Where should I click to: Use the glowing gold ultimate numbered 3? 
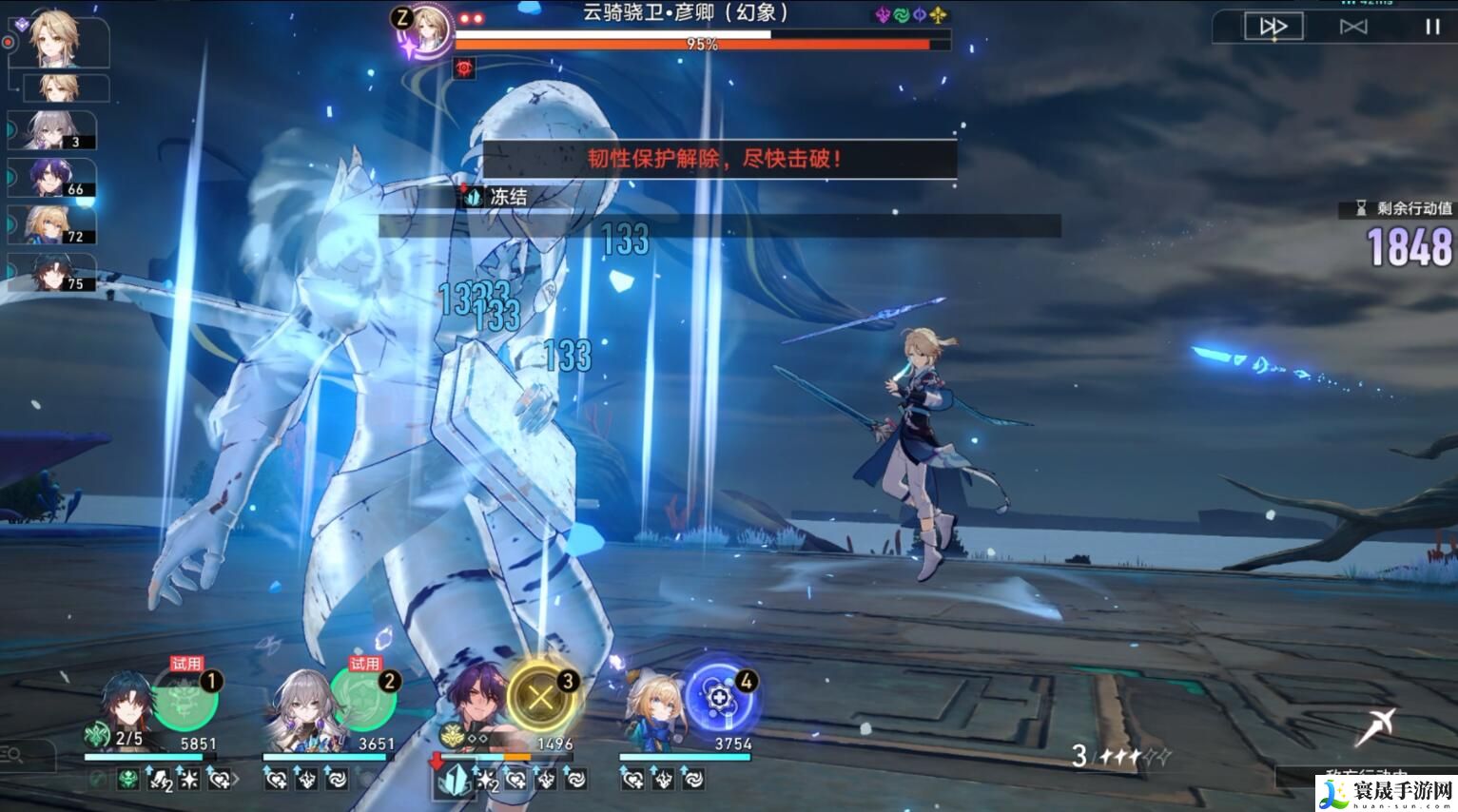541,698
